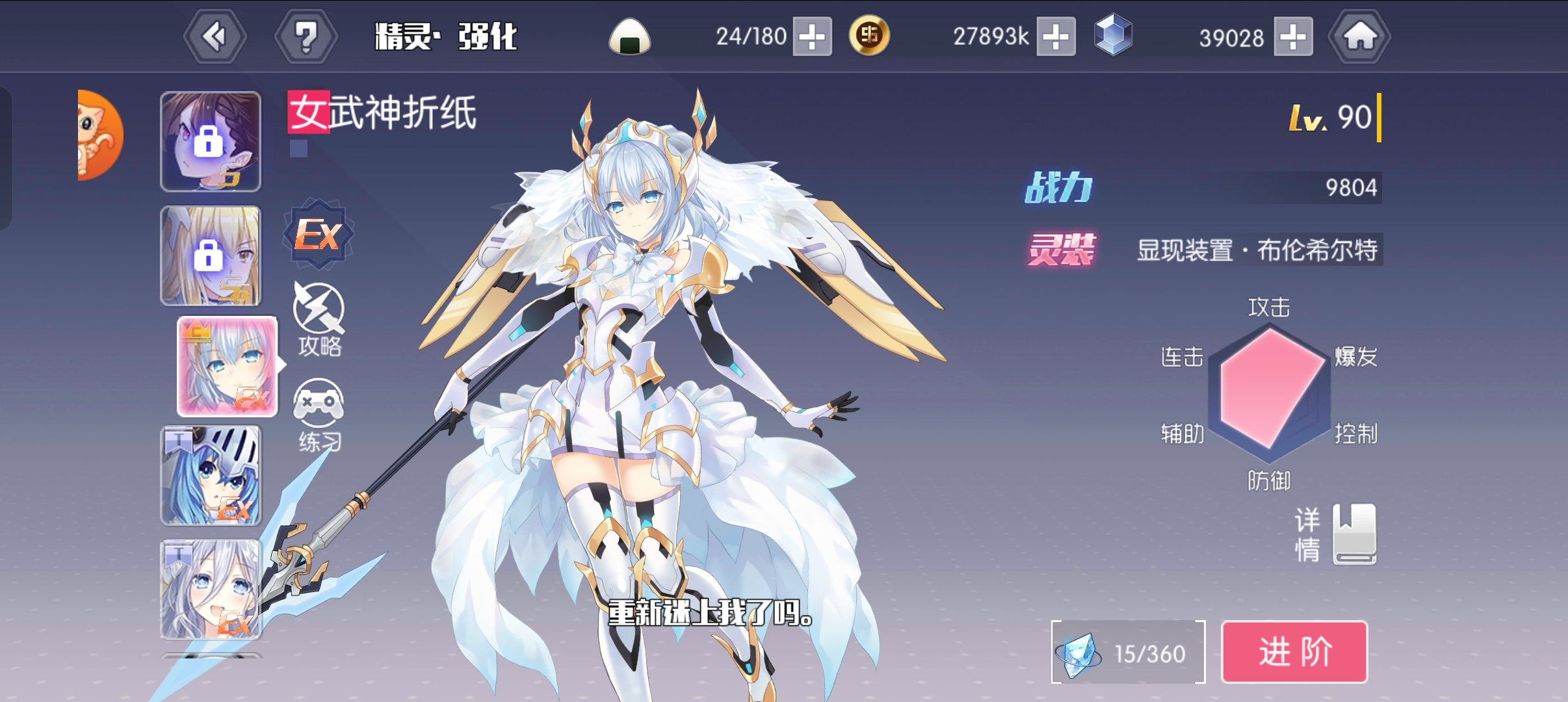The height and width of the screenshot is (702, 1568).
Task: Select the blue-haired helmeted spirit portrait
Action: [x=211, y=476]
